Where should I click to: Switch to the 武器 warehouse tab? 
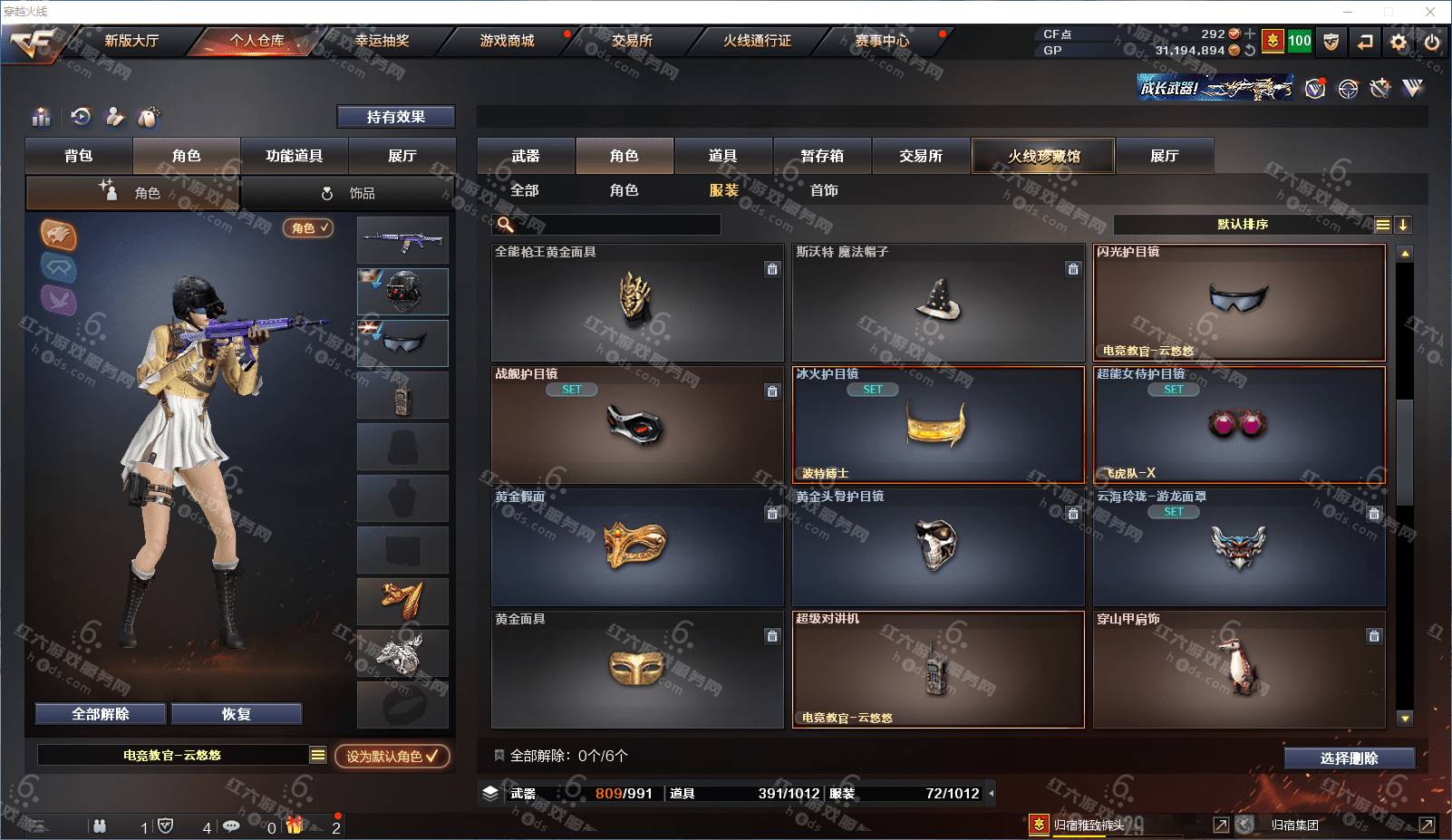(526, 156)
